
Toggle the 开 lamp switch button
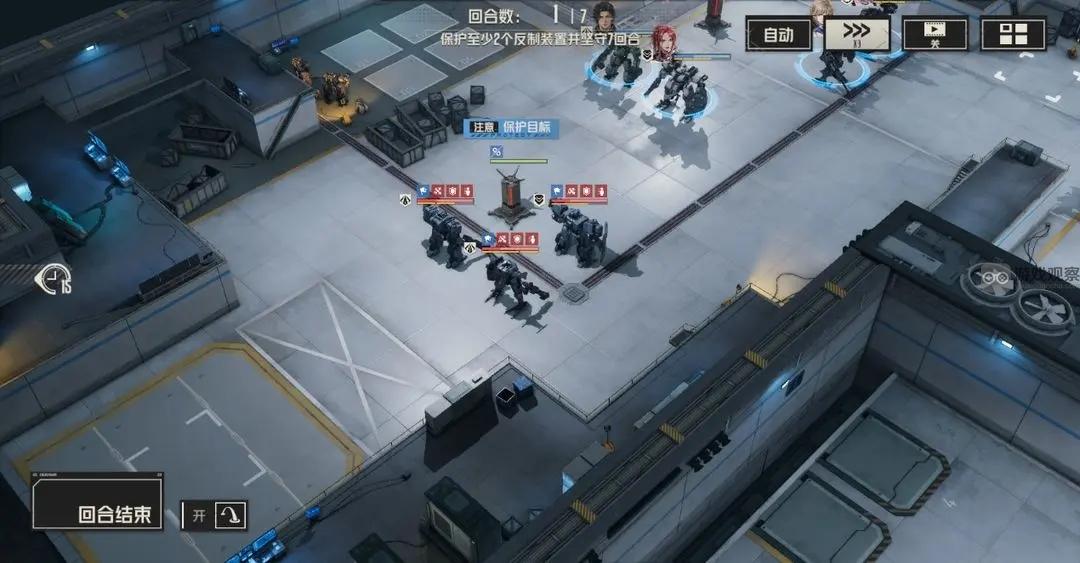click(229, 516)
